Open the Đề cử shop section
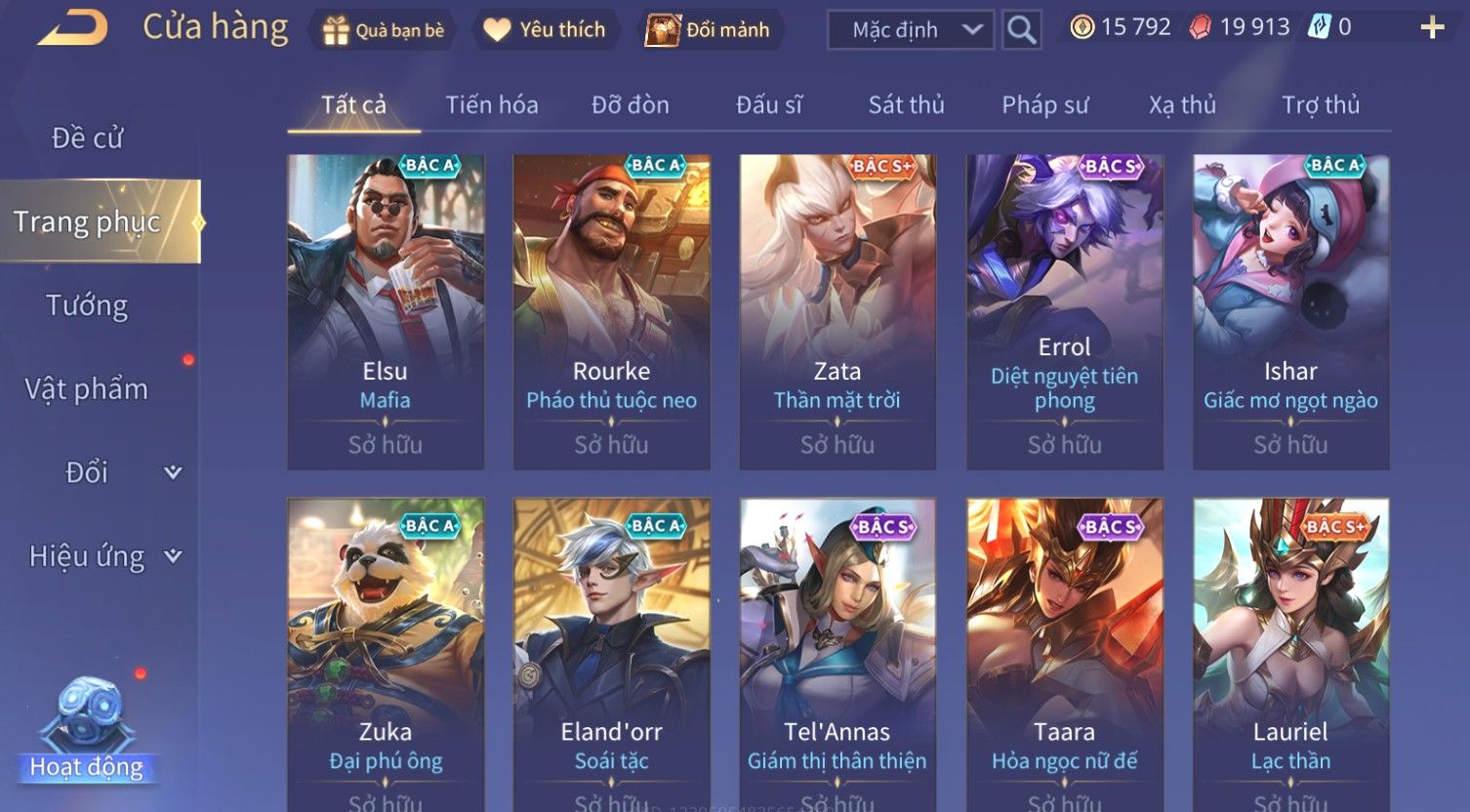 [88, 139]
